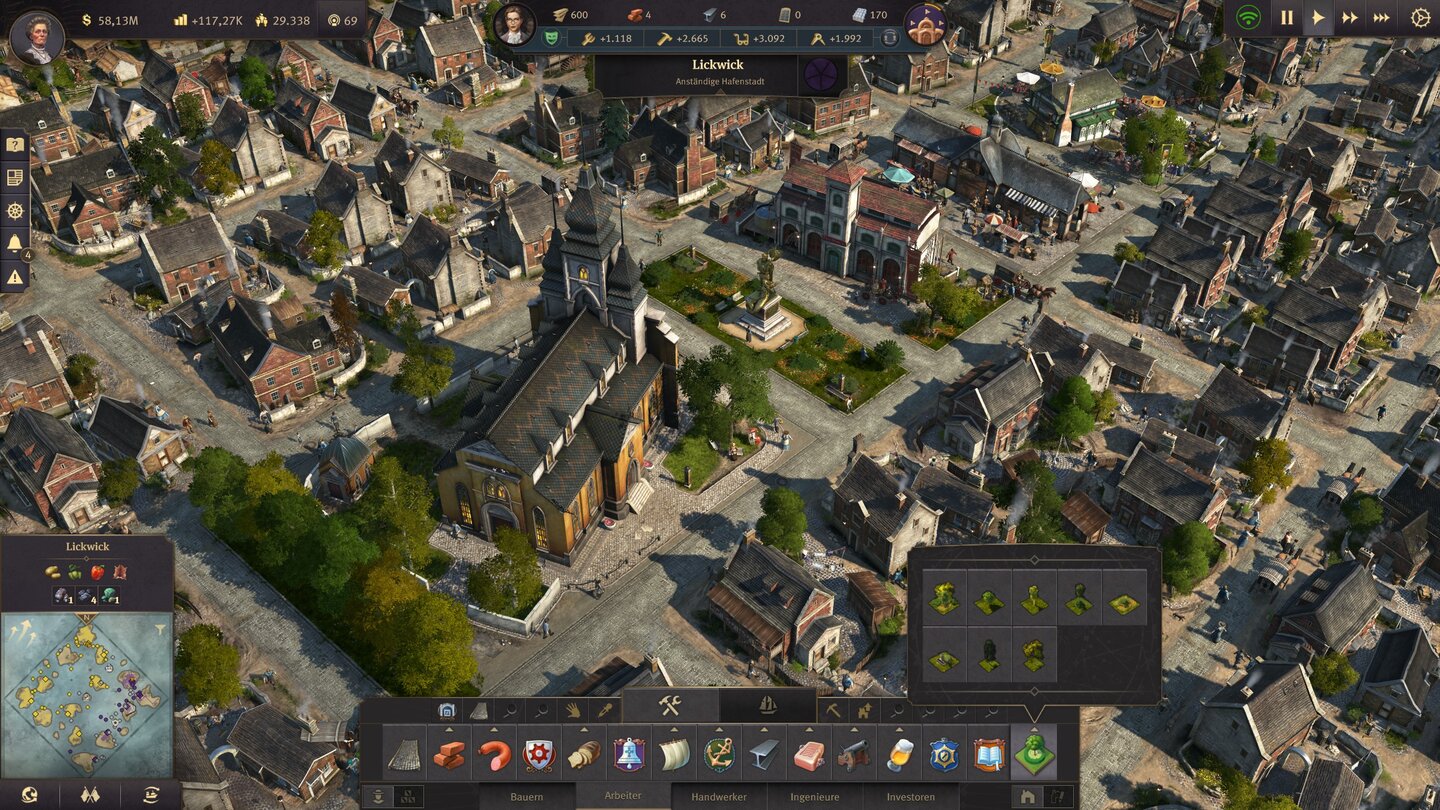Open the Investoren tier tab
This screenshot has width=1440, height=810.
point(910,797)
